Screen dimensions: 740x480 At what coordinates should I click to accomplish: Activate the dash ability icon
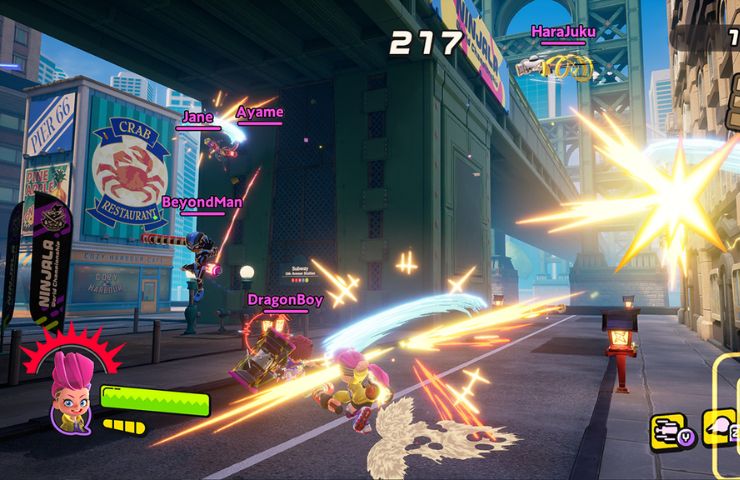667,429
